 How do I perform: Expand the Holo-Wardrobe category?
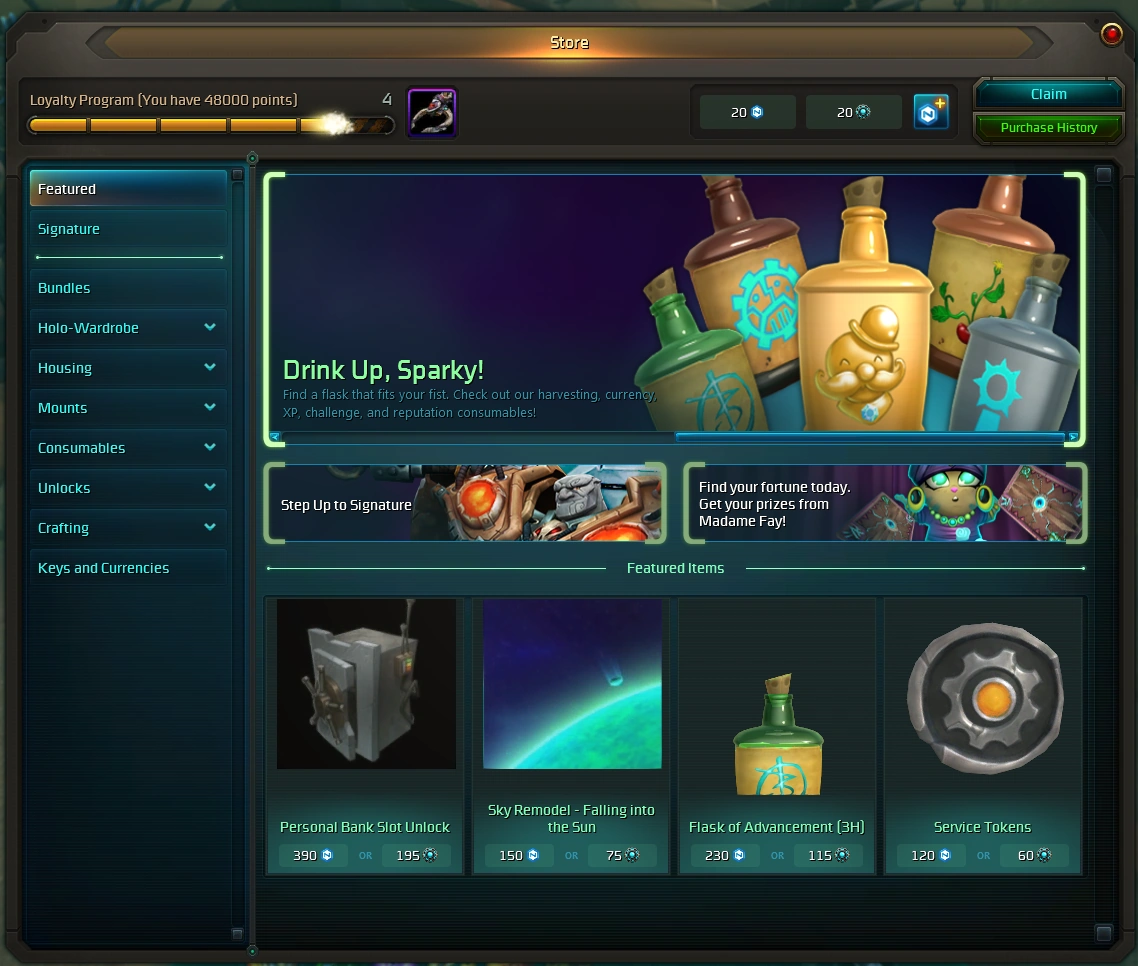[x=128, y=328]
